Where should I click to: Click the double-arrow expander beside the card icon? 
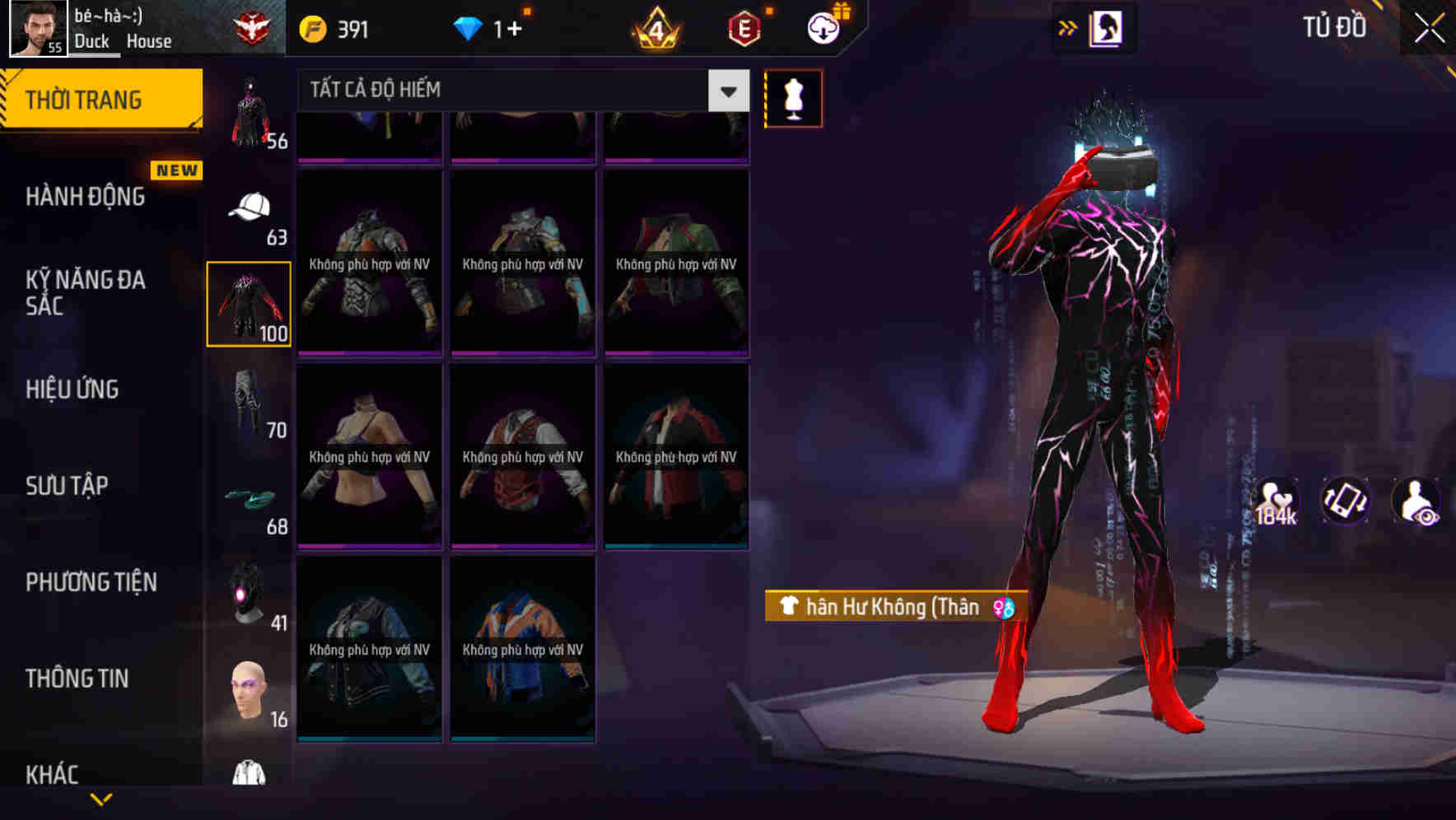pos(1068,27)
